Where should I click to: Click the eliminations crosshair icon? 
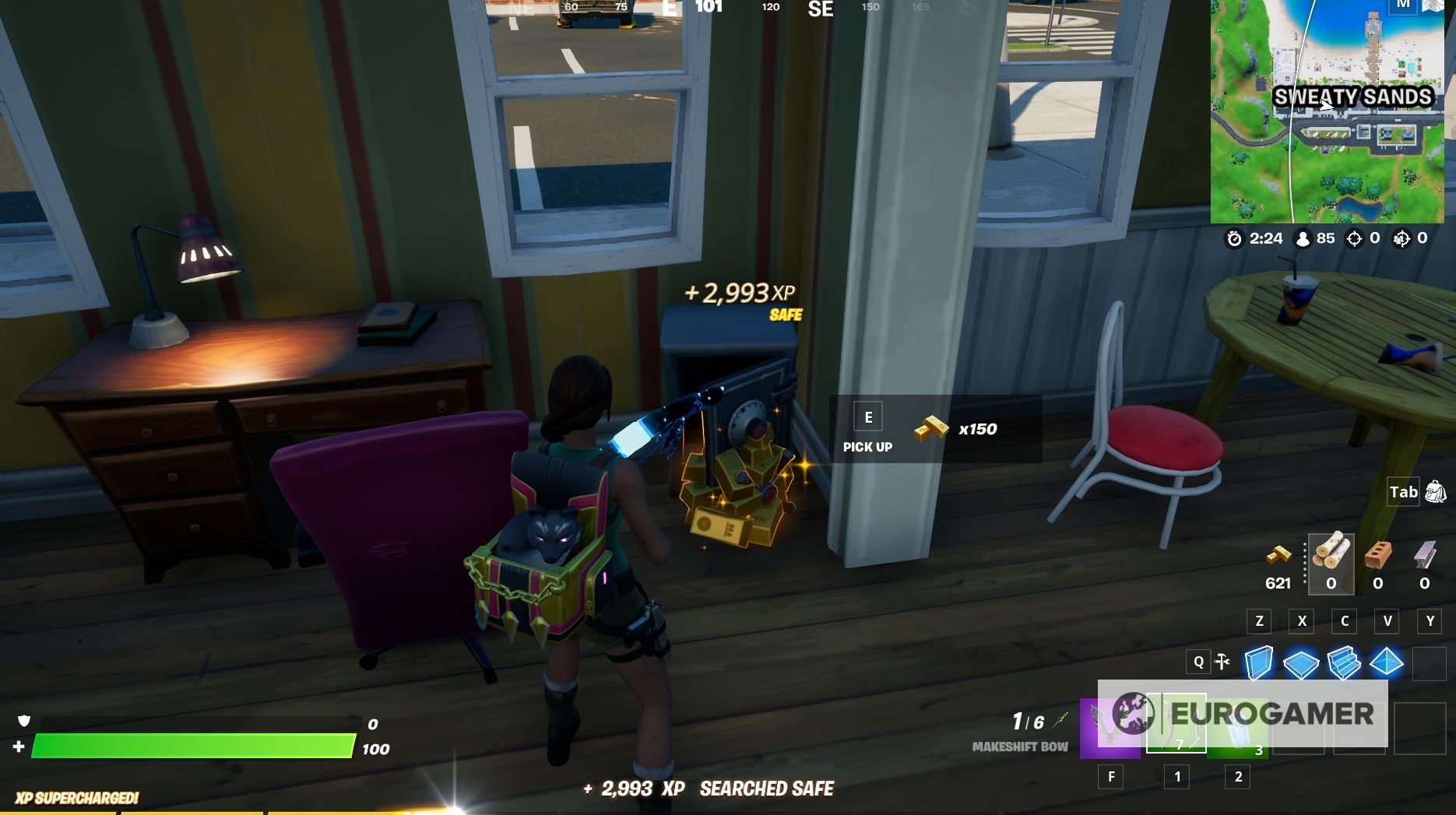click(1354, 238)
